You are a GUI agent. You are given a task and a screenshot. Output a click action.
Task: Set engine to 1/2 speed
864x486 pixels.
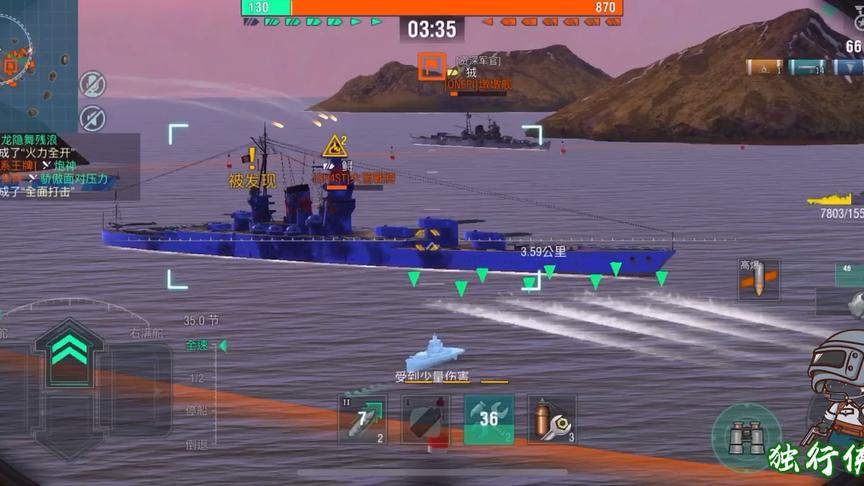[x=197, y=378]
